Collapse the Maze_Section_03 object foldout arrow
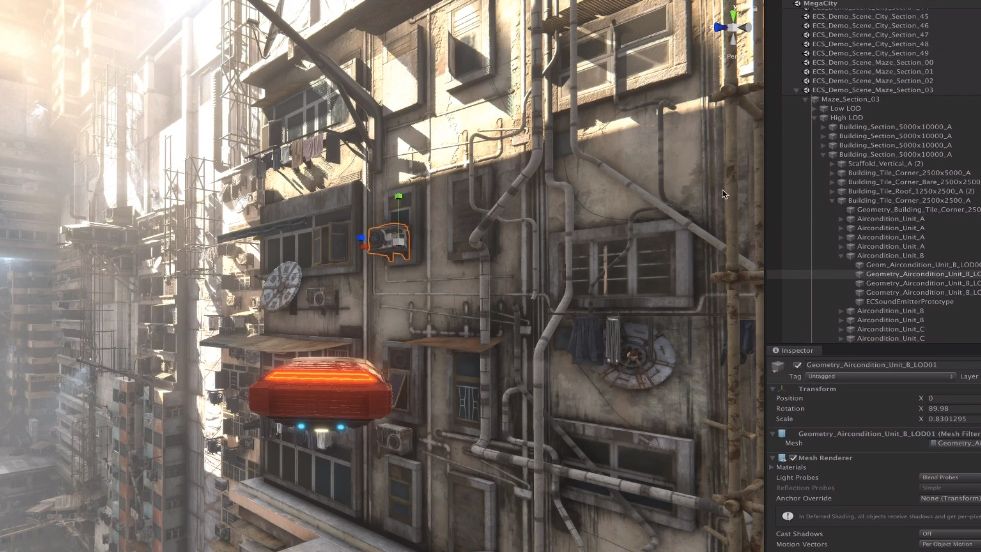 coord(807,99)
